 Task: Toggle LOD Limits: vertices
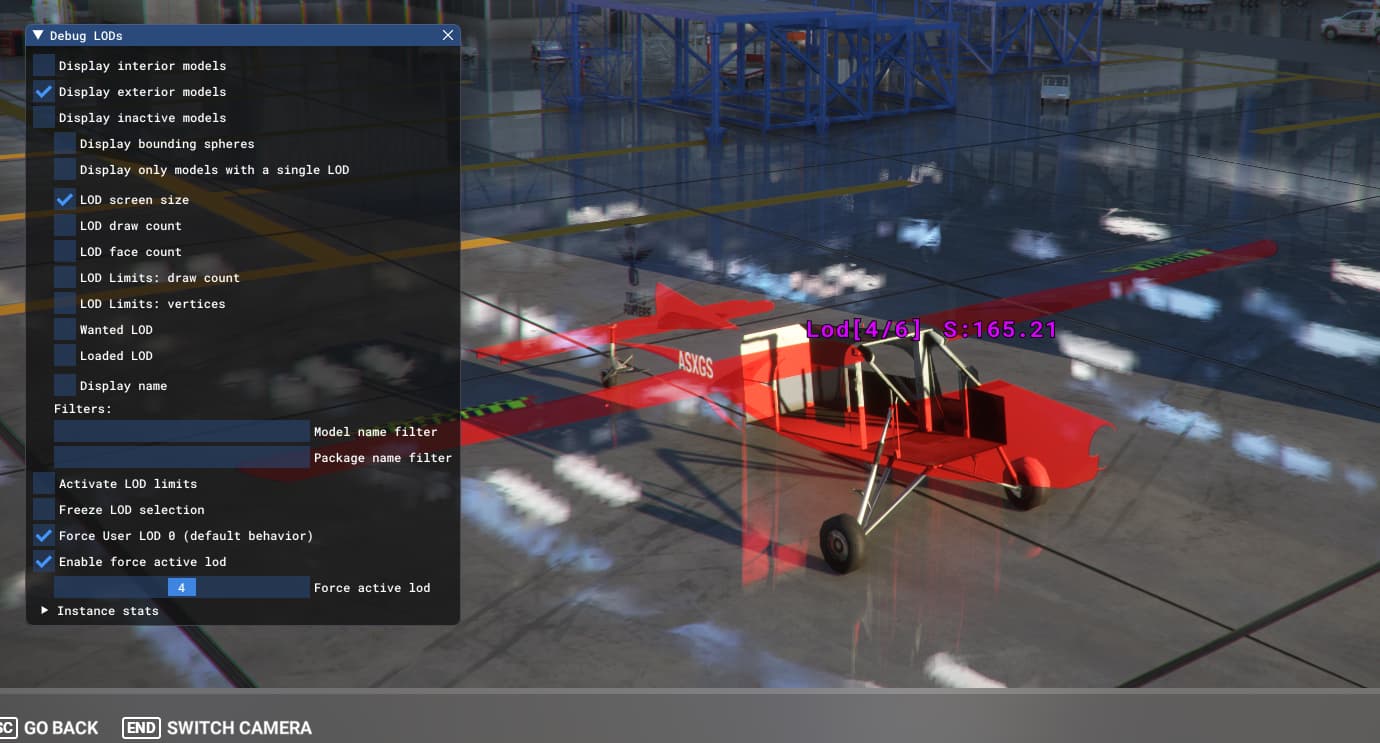65,304
